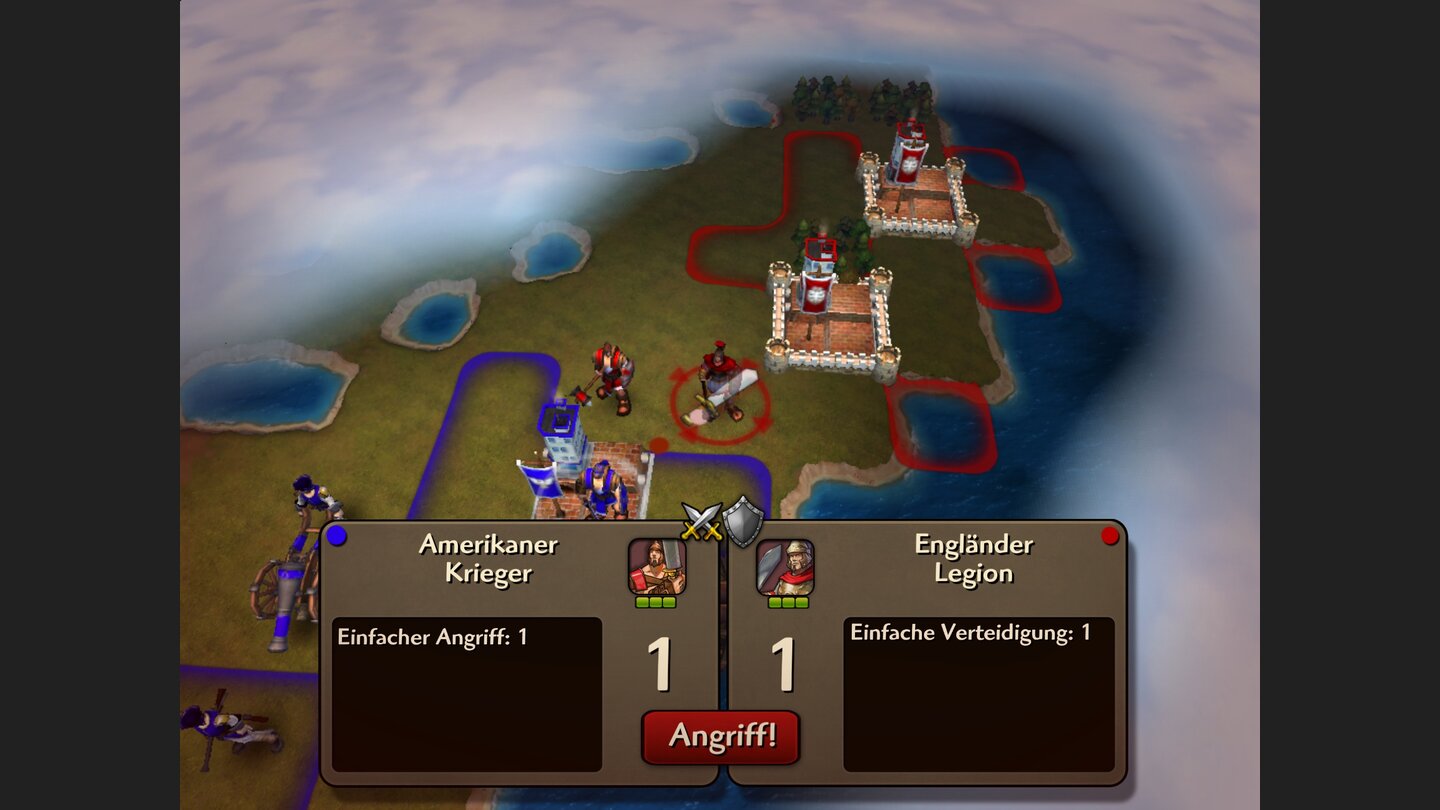Click the blue American player indicator dot
The height and width of the screenshot is (810, 1440).
coord(335,536)
